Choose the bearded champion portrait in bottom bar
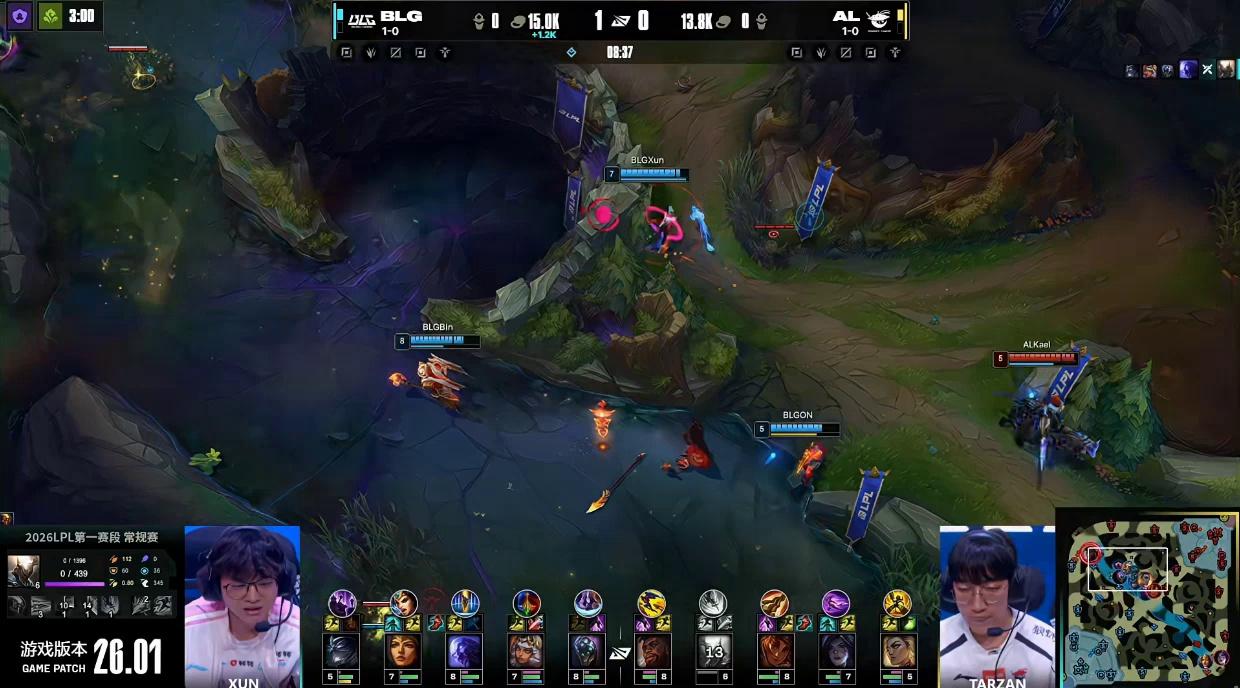 click(x=651, y=651)
